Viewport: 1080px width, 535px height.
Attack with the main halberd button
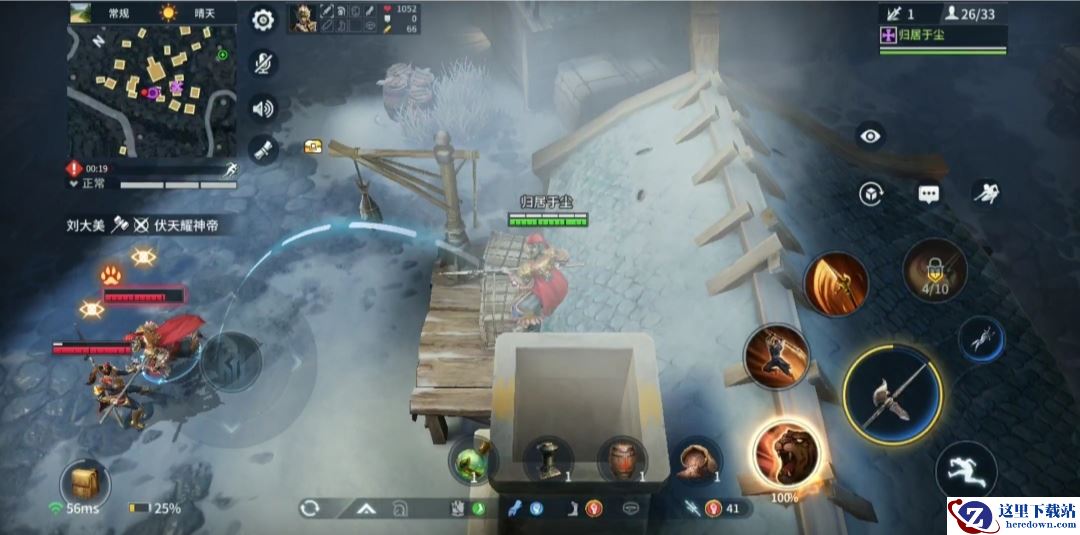tap(892, 395)
